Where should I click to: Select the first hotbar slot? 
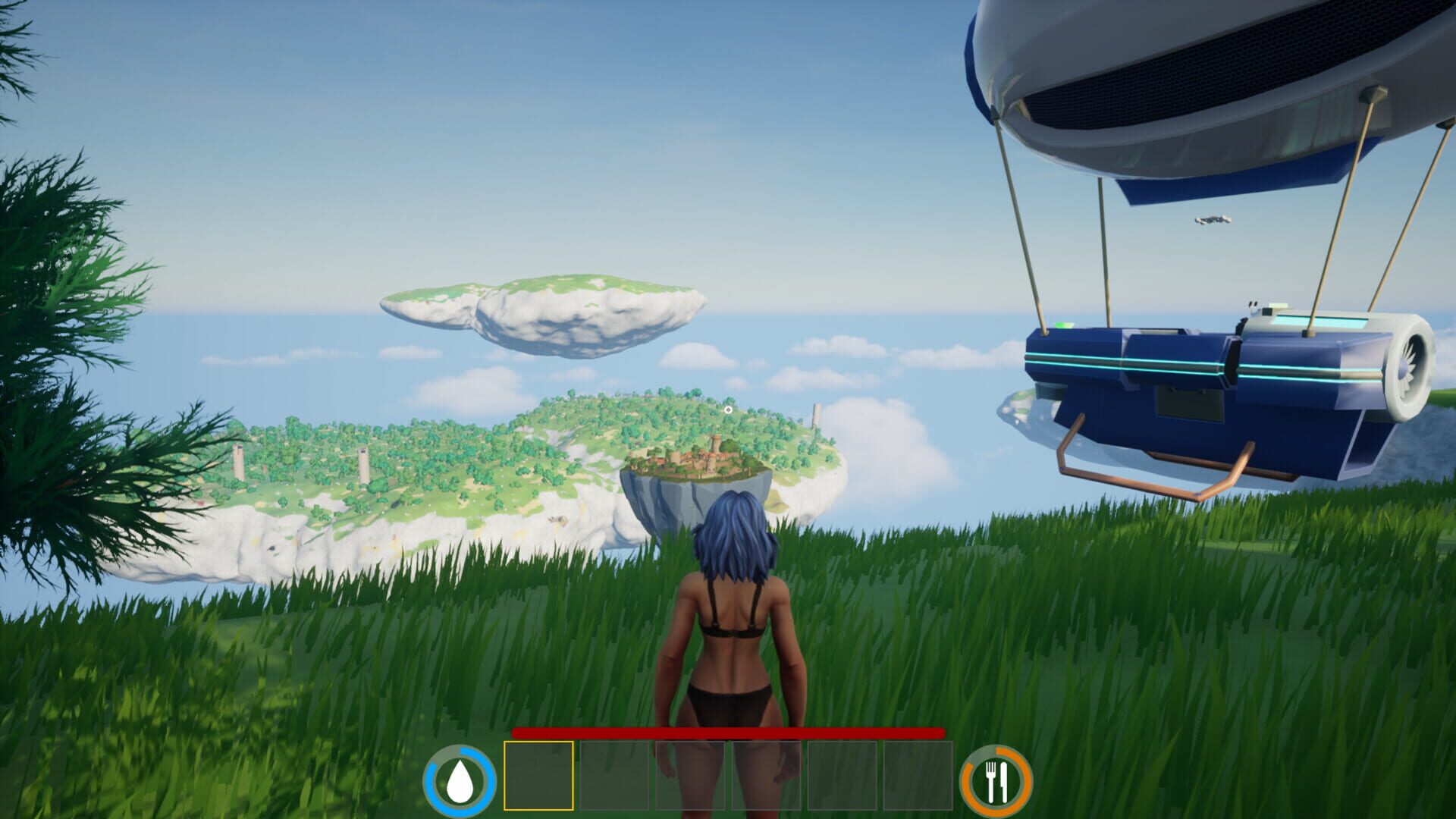pyautogui.click(x=538, y=775)
